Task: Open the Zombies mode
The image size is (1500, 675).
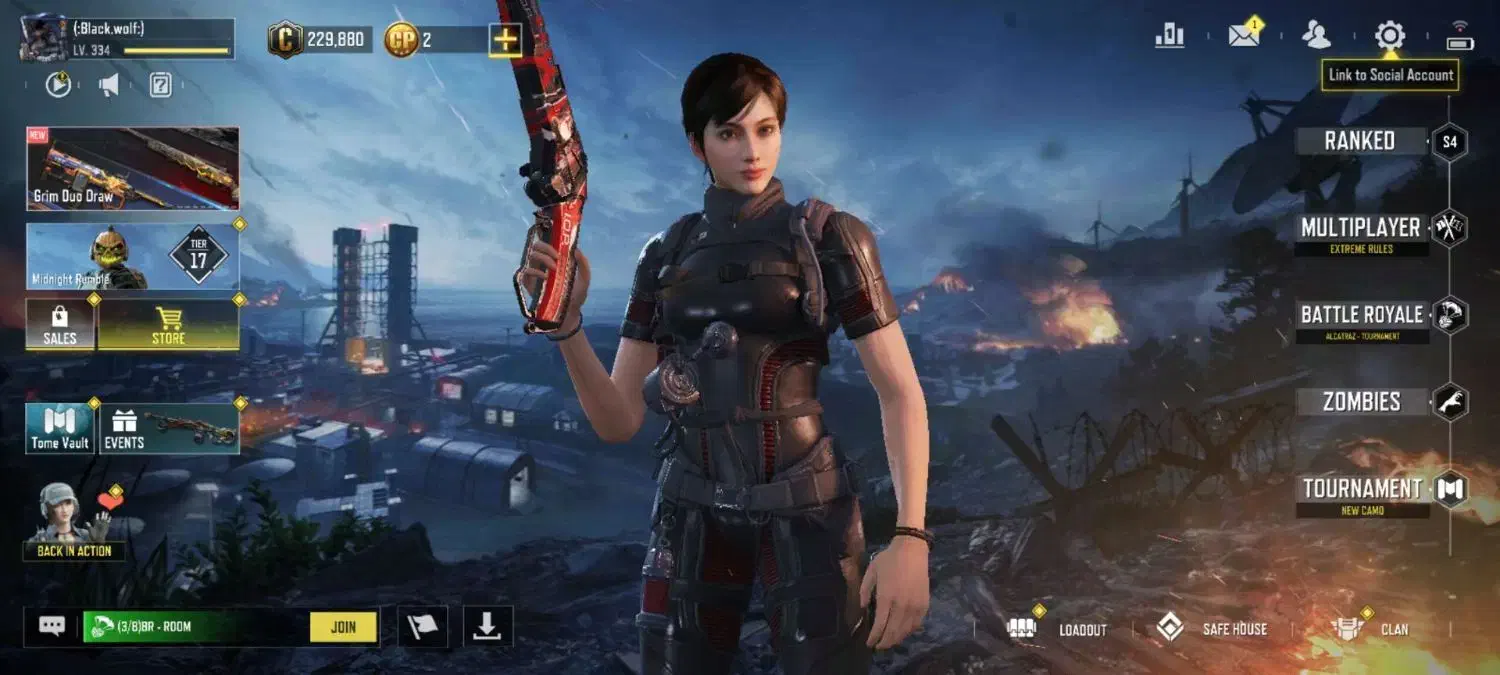Action: click(x=1361, y=402)
